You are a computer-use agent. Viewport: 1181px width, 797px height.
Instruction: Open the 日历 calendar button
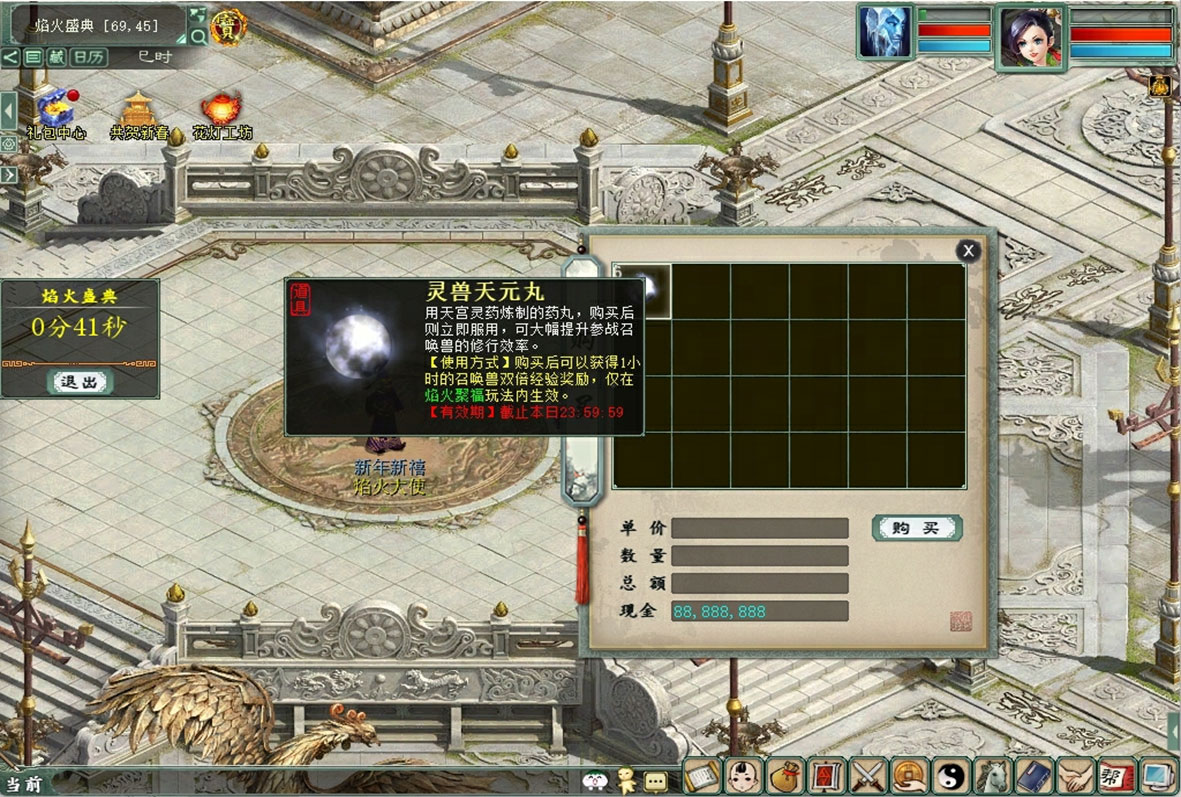90,57
